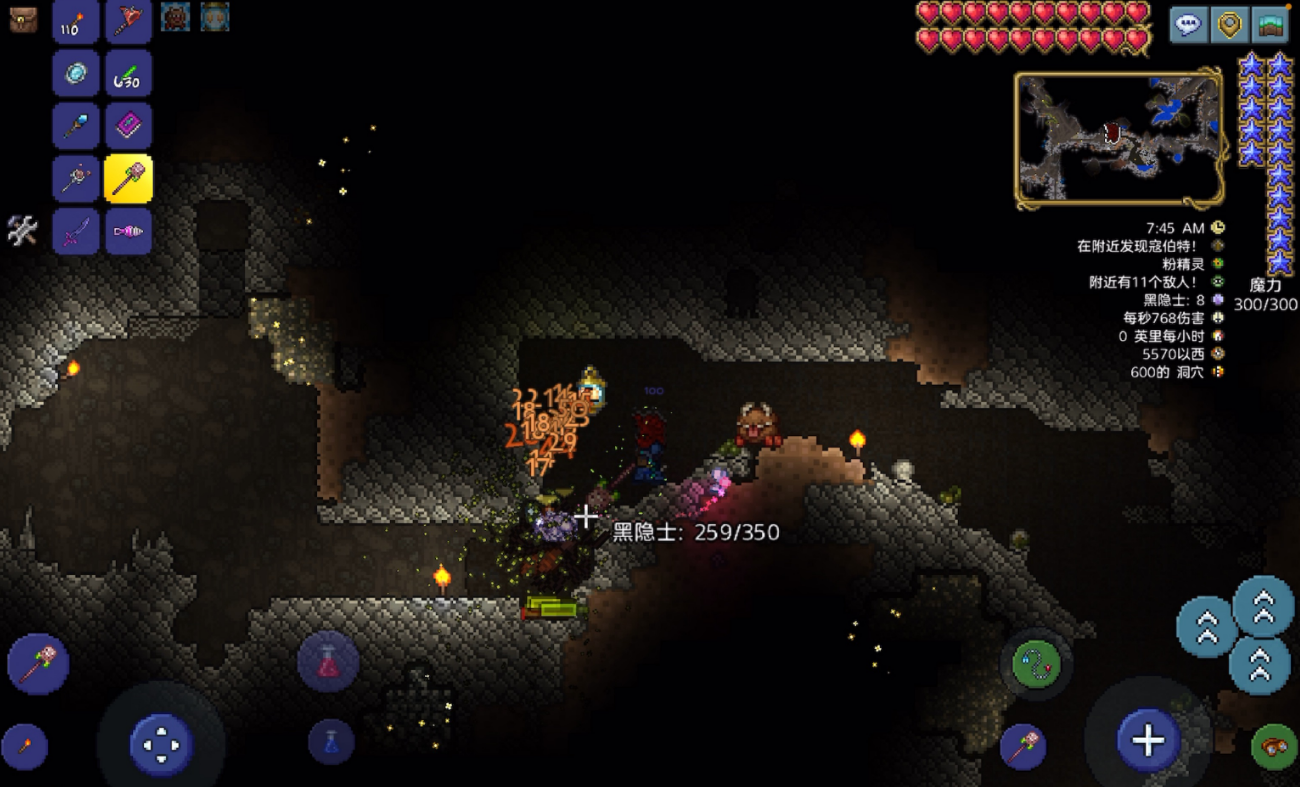Open the chat speech bubble
This screenshot has width=1300, height=787.
click(x=1188, y=24)
